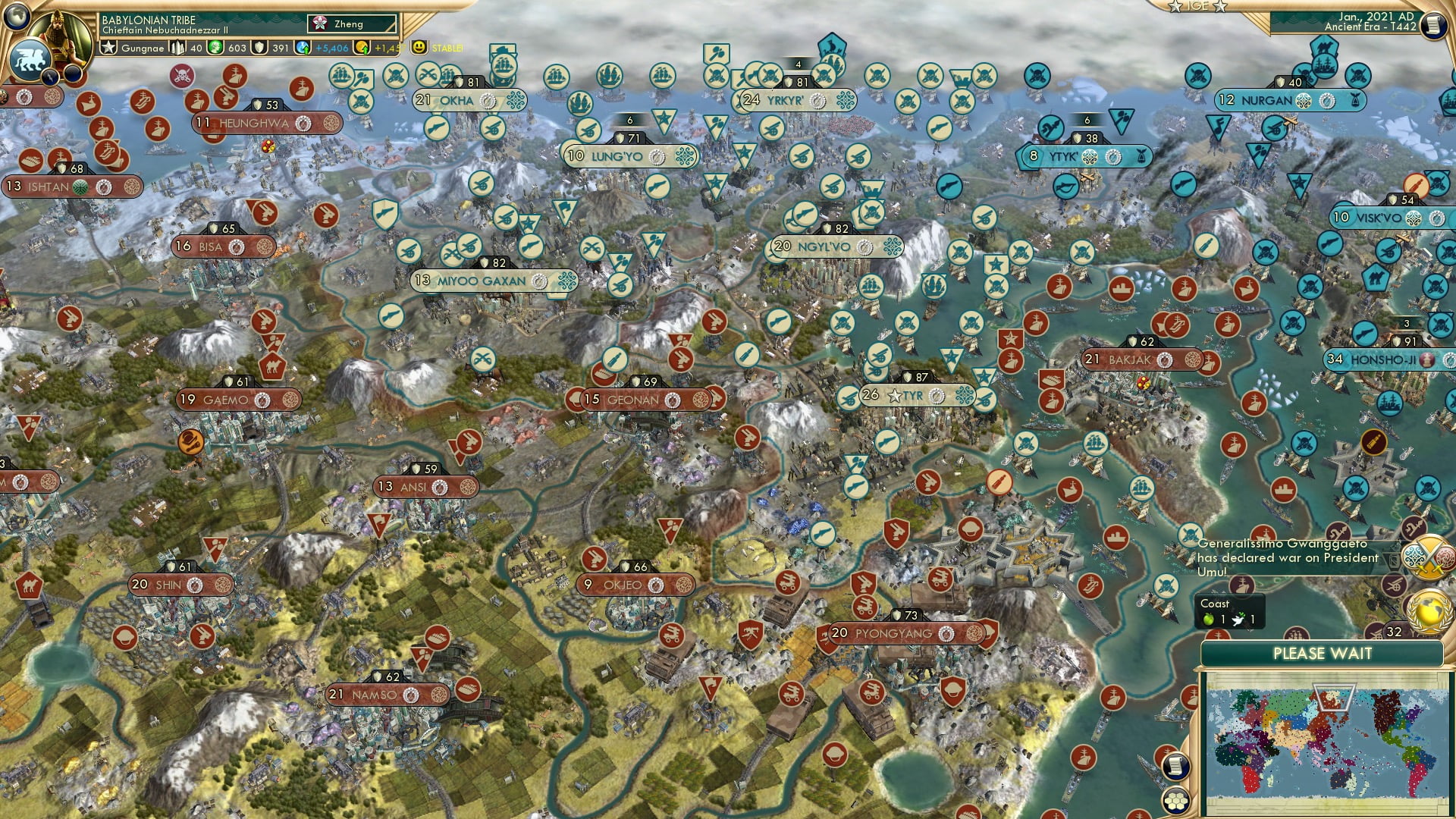Select the Zheng civilization dropdown
Screen dimensions: 1456x819
pyautogui.click(x=353, y=24)
